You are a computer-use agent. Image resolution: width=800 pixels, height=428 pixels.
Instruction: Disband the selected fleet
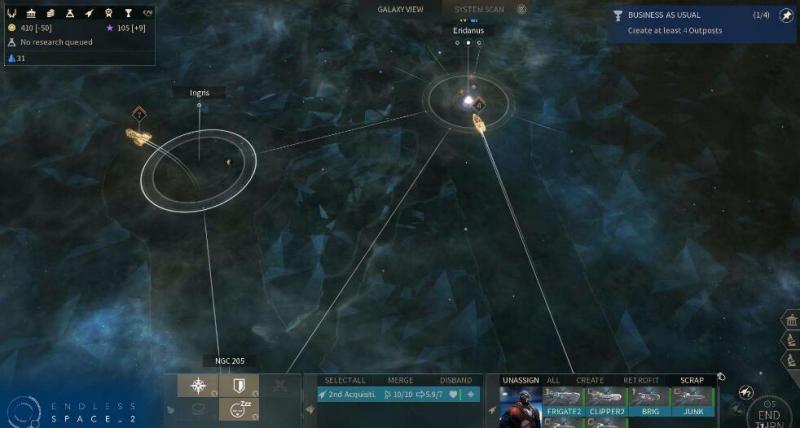tap(455, 380)
